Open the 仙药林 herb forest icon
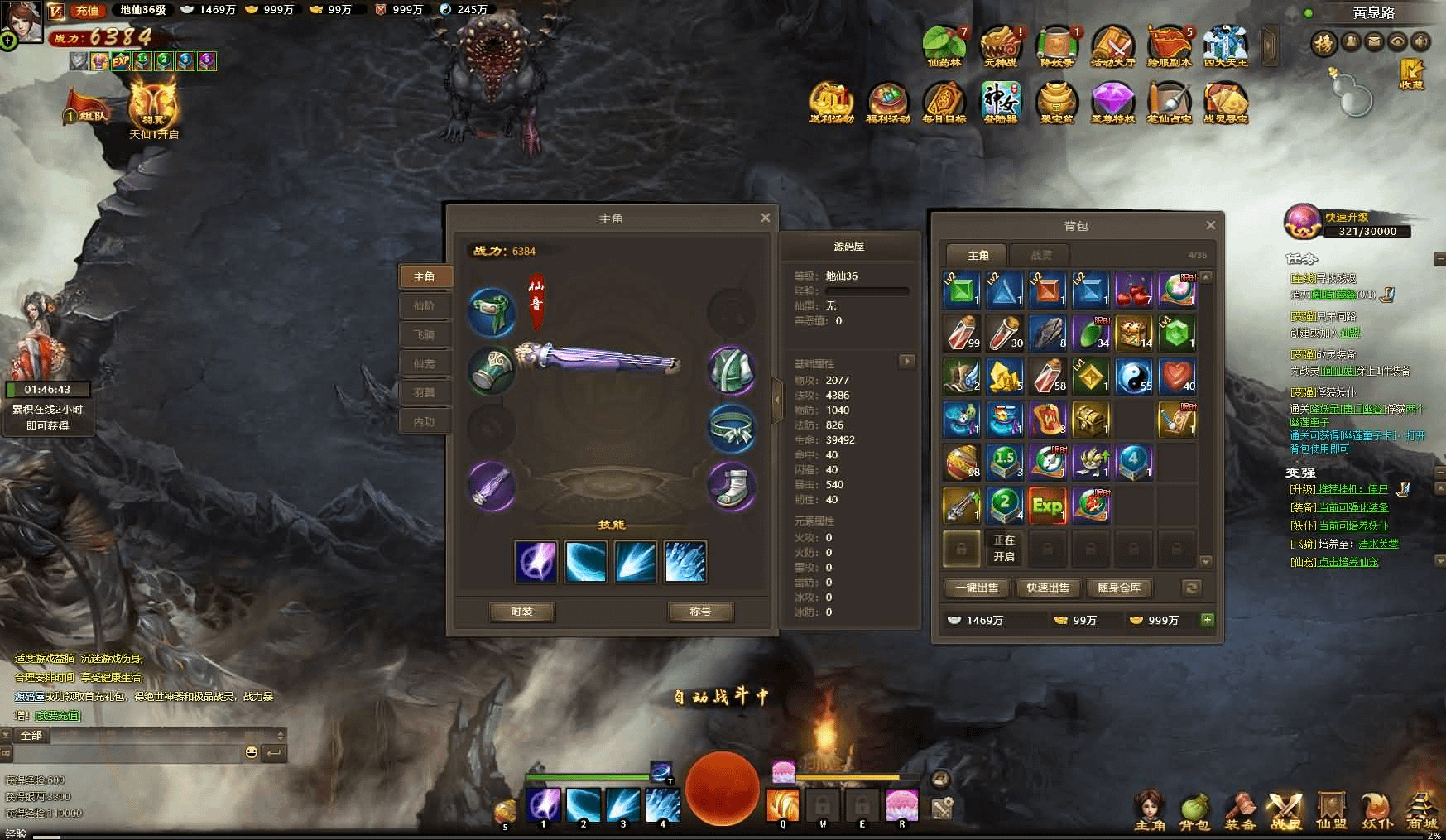This screenshot has width=1446, height=840. 944,46
